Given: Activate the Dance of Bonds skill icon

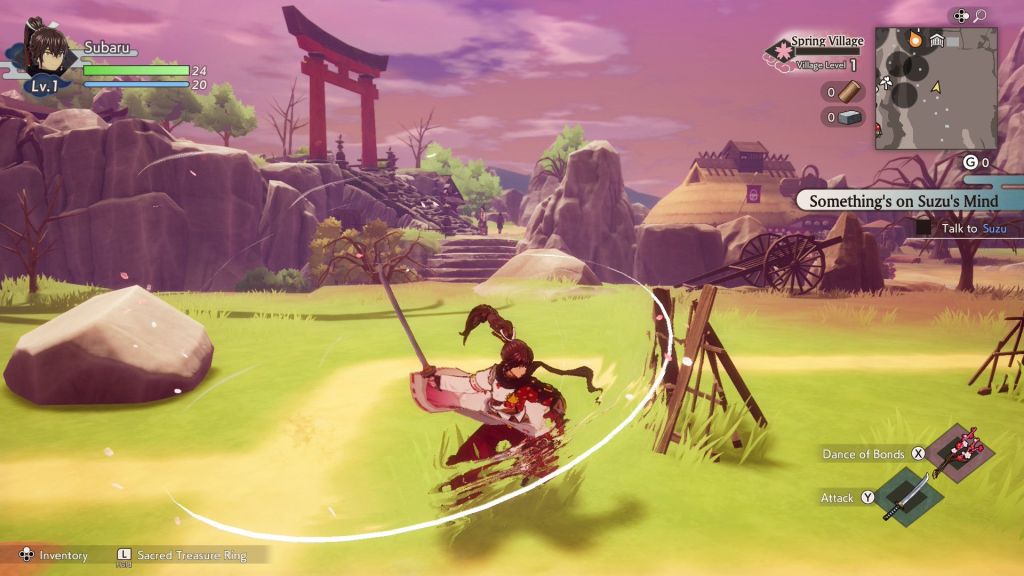Looking at the screenshot, I should (956, 451).
